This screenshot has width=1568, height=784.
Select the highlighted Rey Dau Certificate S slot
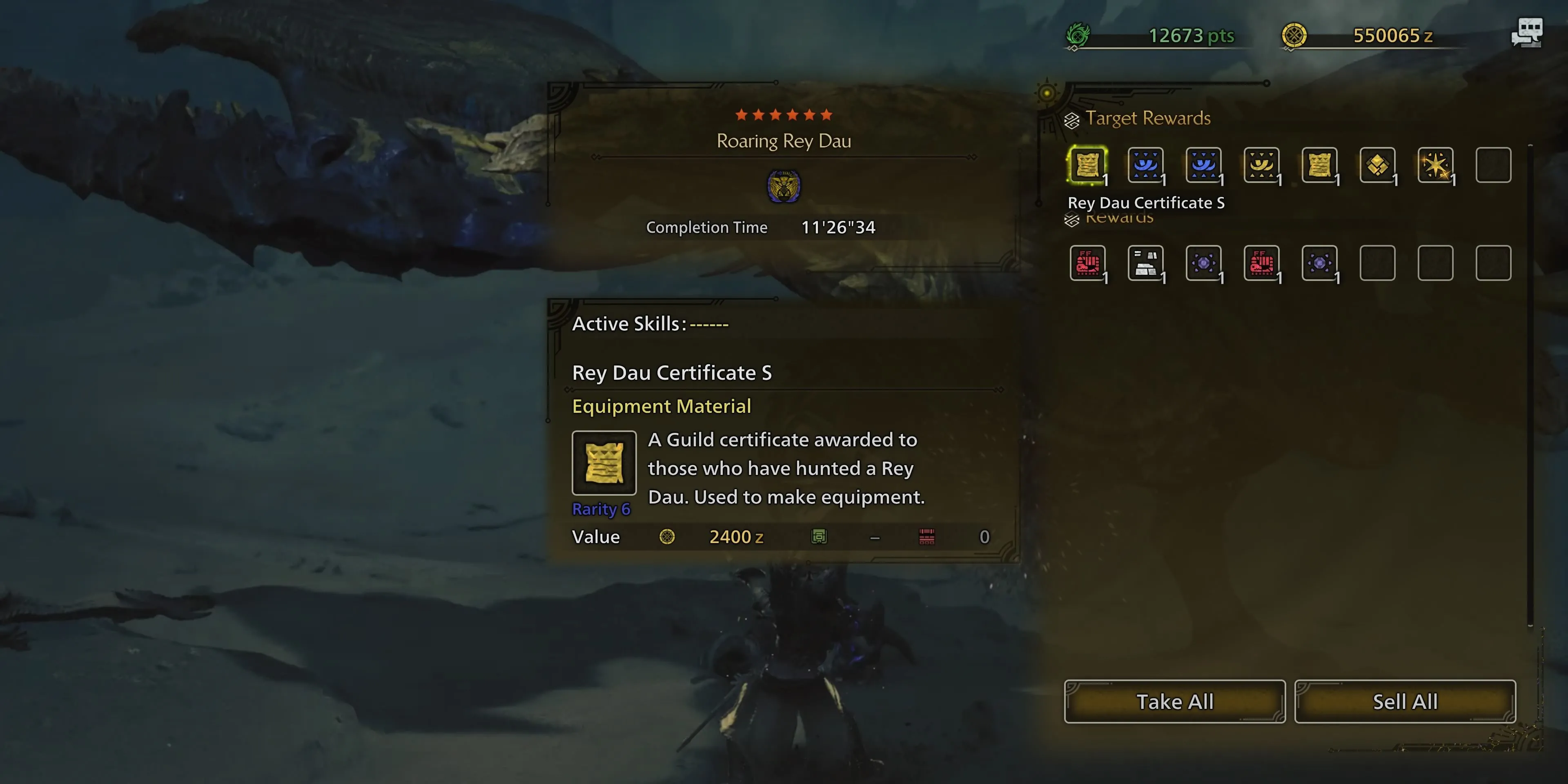point(1087,164)
